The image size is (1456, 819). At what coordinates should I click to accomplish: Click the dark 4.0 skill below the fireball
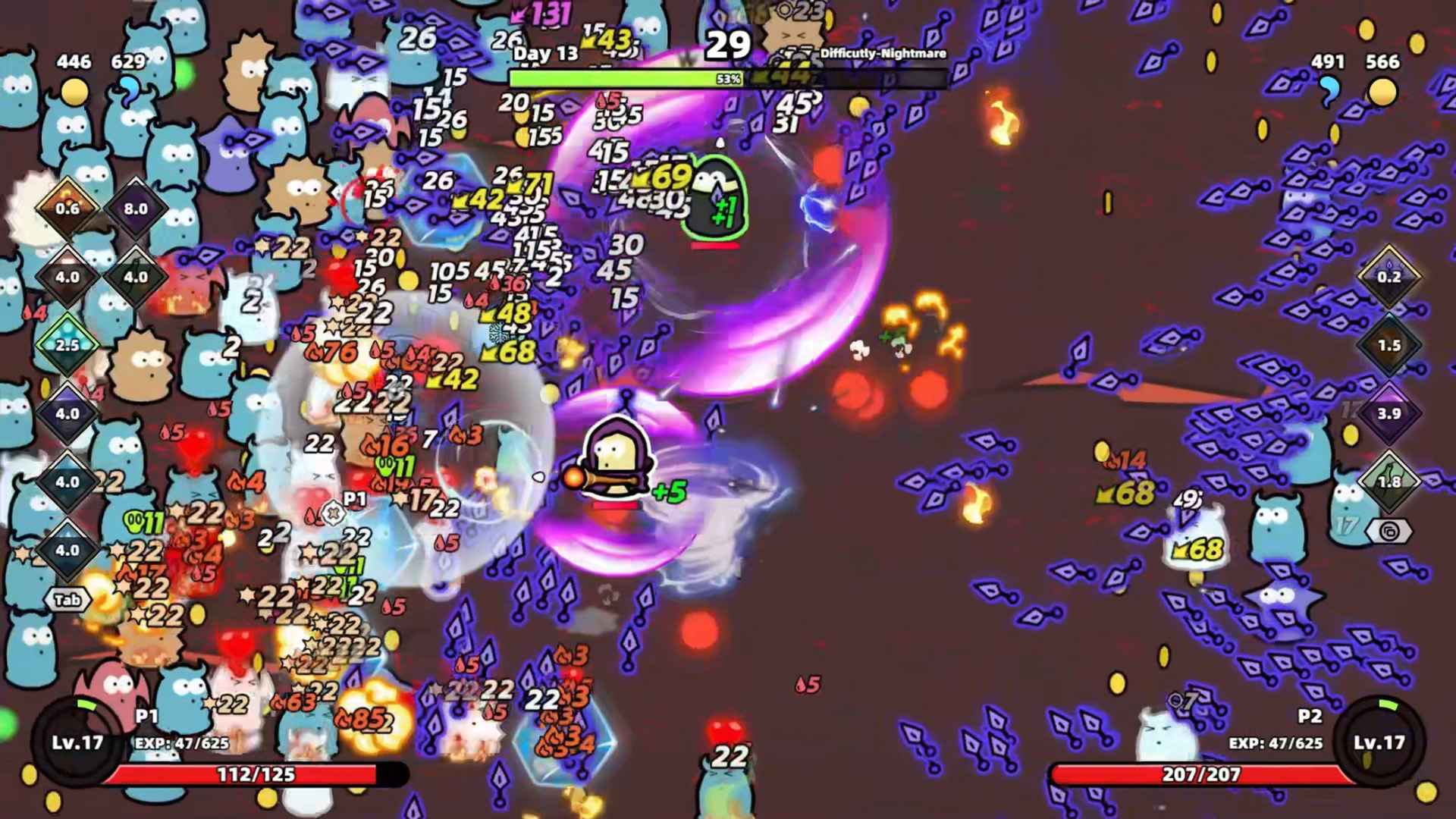[67, 277]
